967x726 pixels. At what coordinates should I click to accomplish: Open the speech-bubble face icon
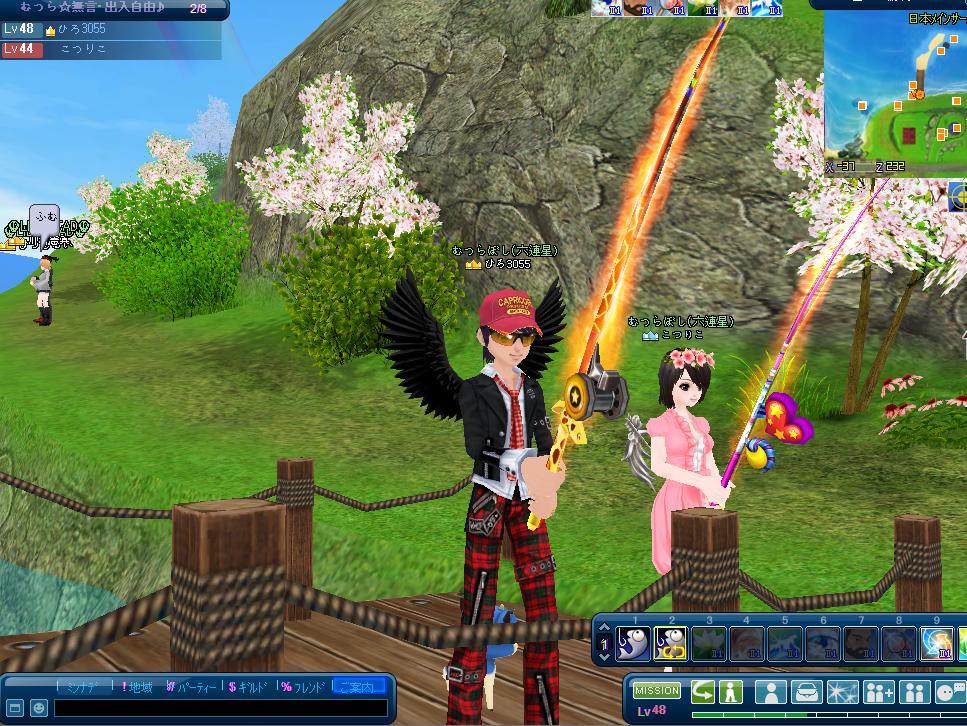949,692
